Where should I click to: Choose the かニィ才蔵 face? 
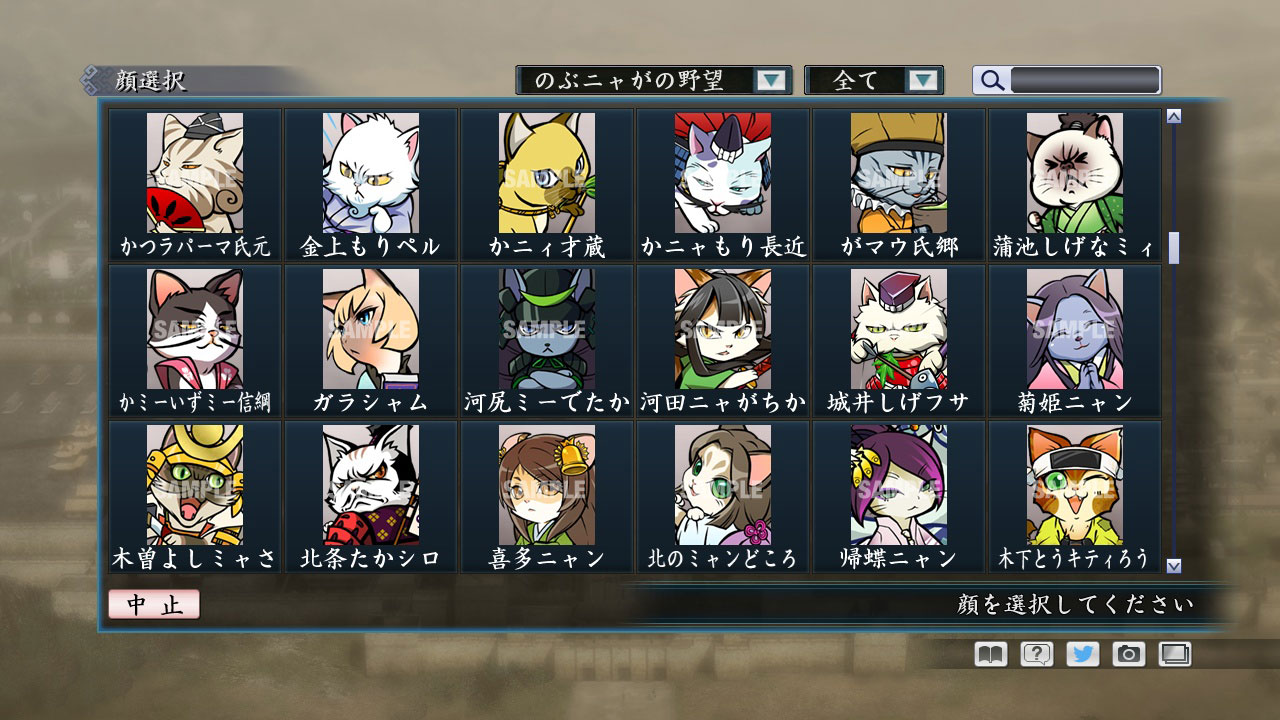(x=545, y=175)
